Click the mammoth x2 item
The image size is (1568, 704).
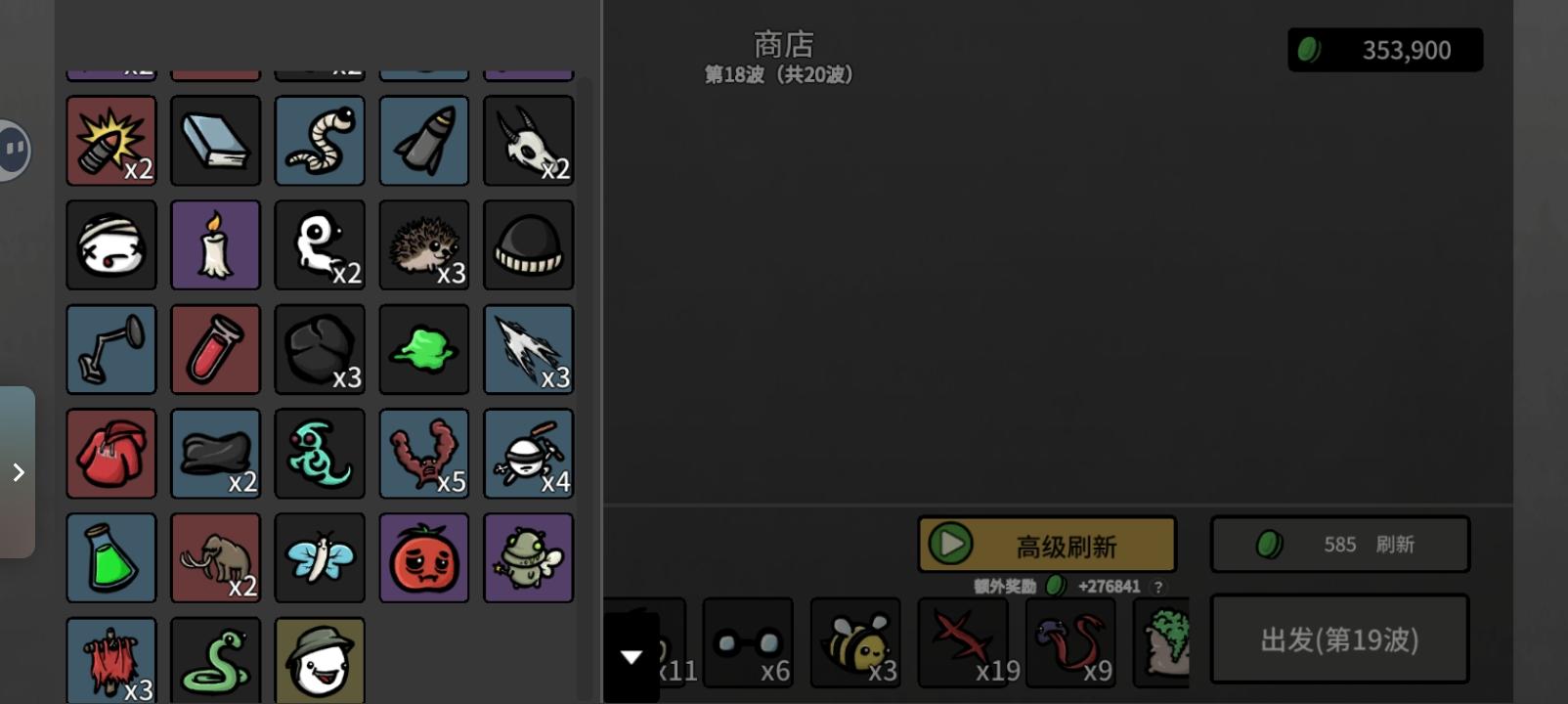pyautogui.click(x=215, y=557)
